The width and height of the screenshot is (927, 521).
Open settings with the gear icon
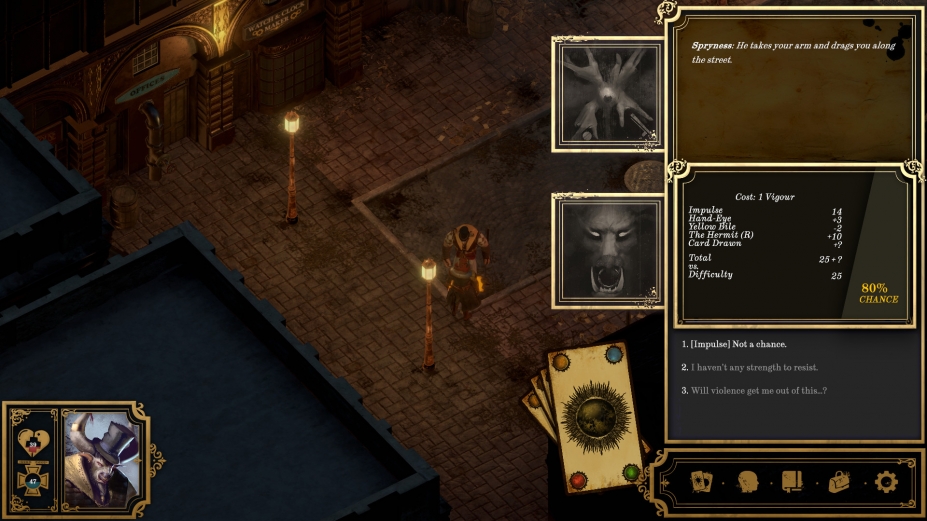pos(886,482)
